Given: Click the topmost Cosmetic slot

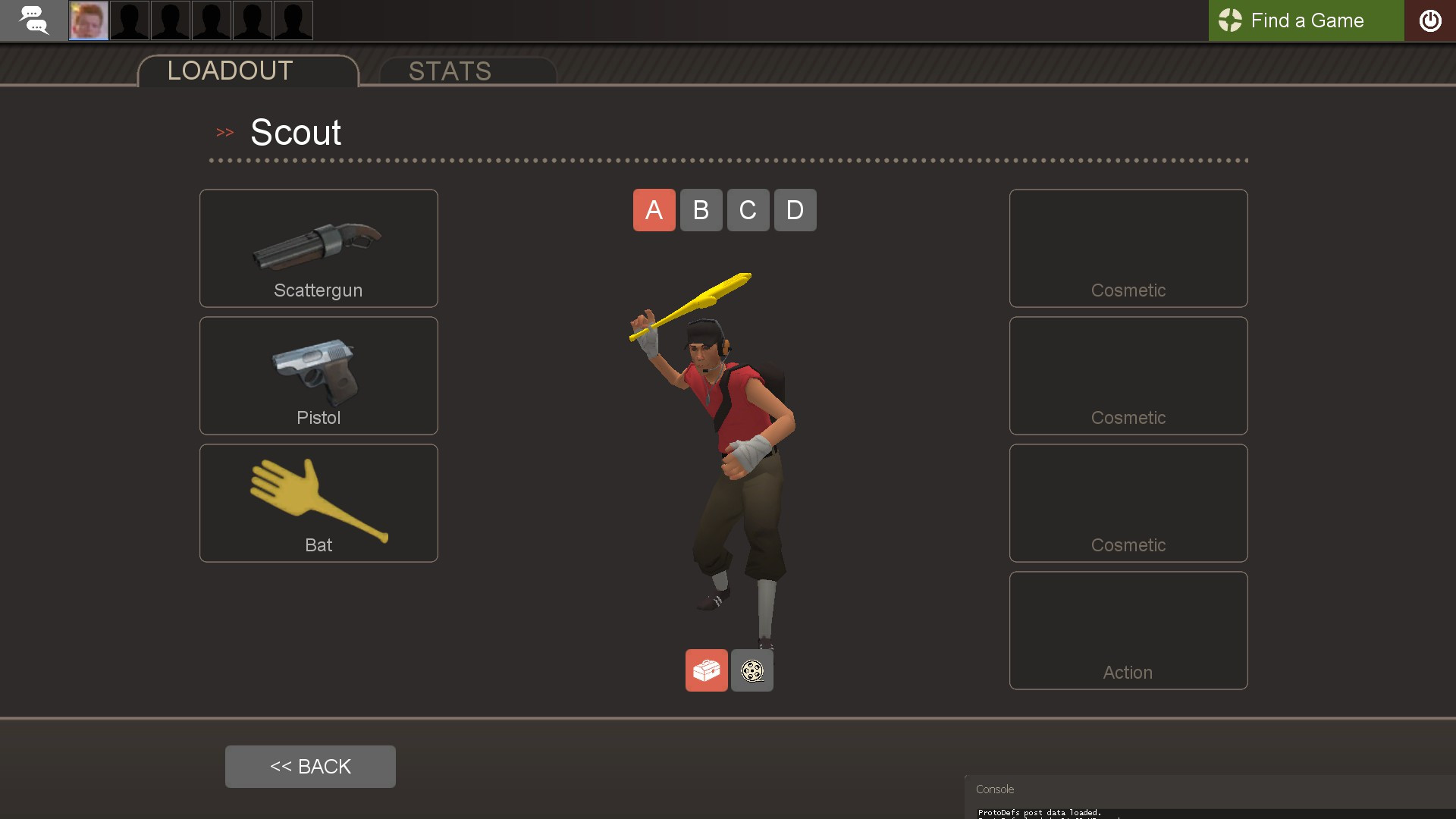Looking at the screenshot, I should click(x=1128, y=248).
